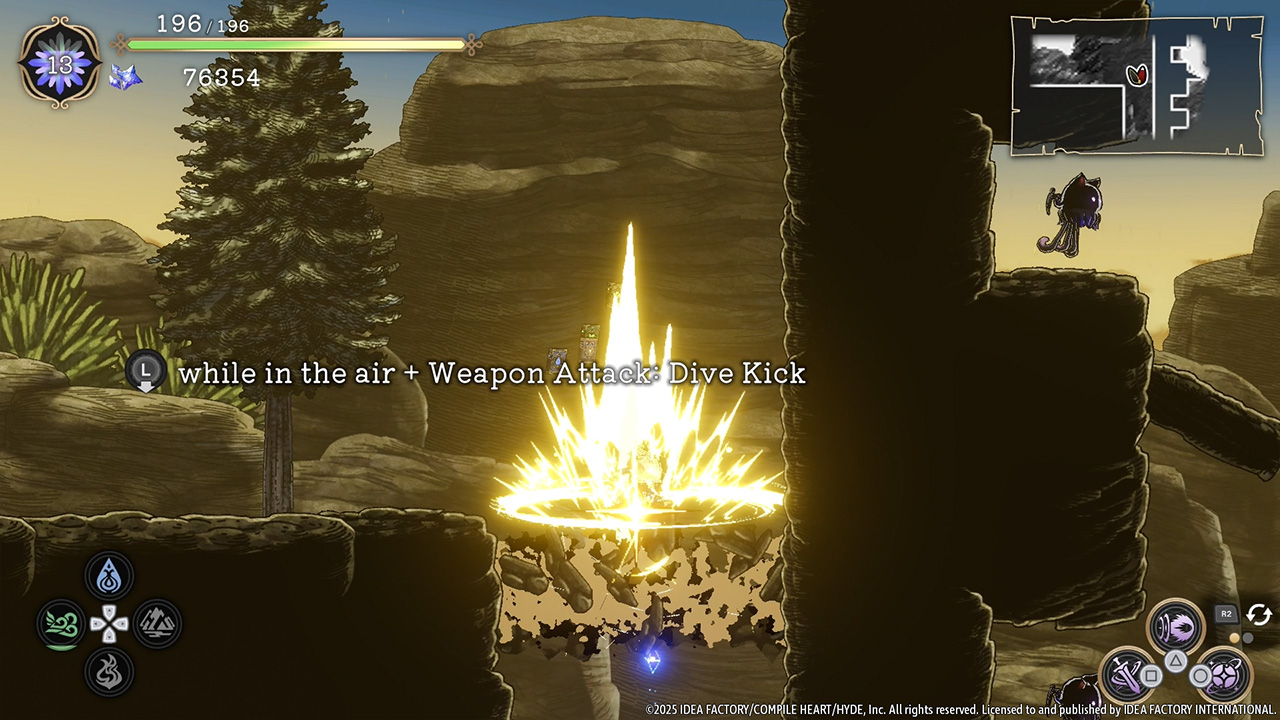Activate the flame element icon
This screenshot has width=1280, height=720.
(x=109, y=673)
